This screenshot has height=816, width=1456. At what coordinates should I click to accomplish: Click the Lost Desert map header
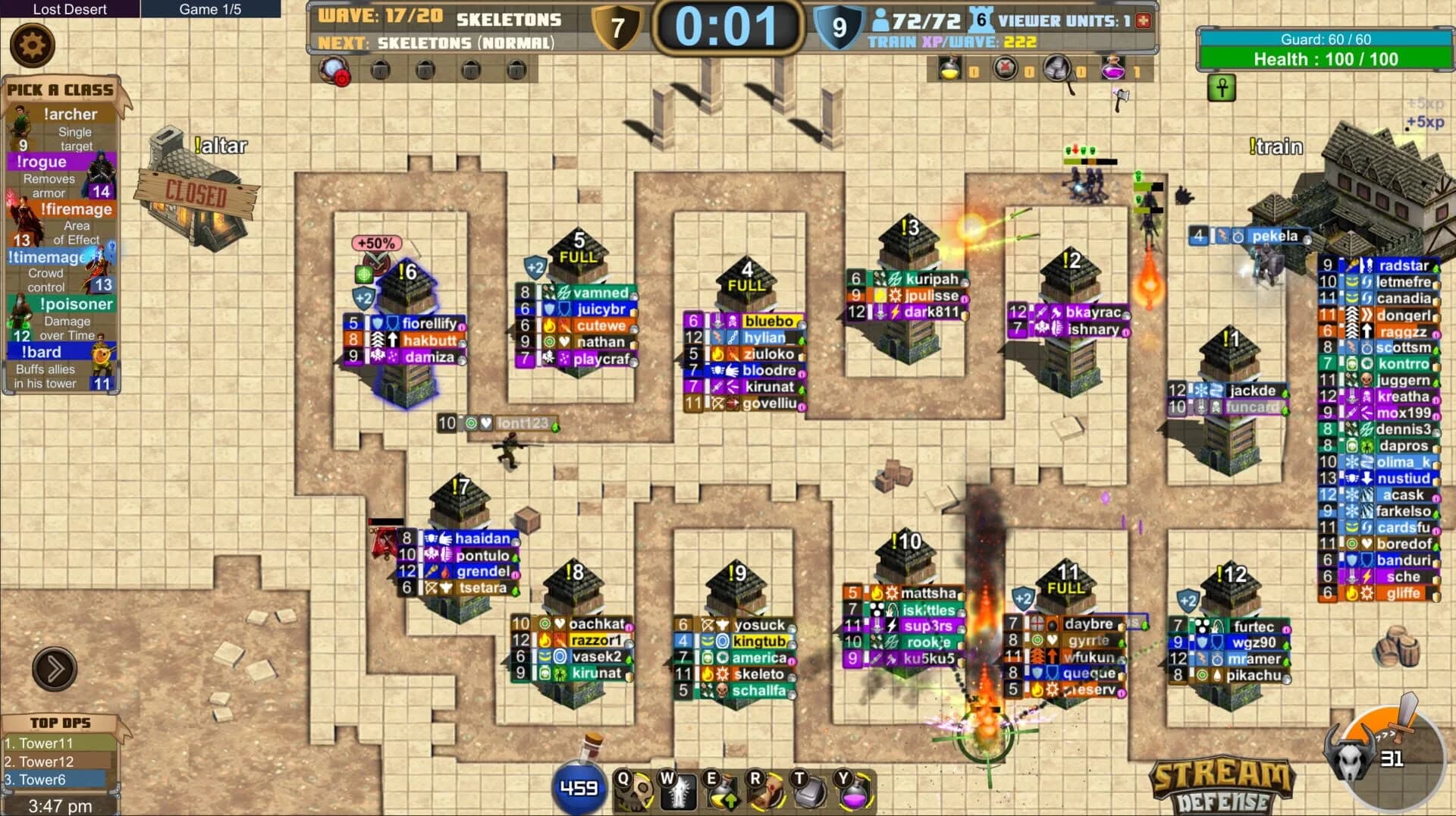(72, 10)
